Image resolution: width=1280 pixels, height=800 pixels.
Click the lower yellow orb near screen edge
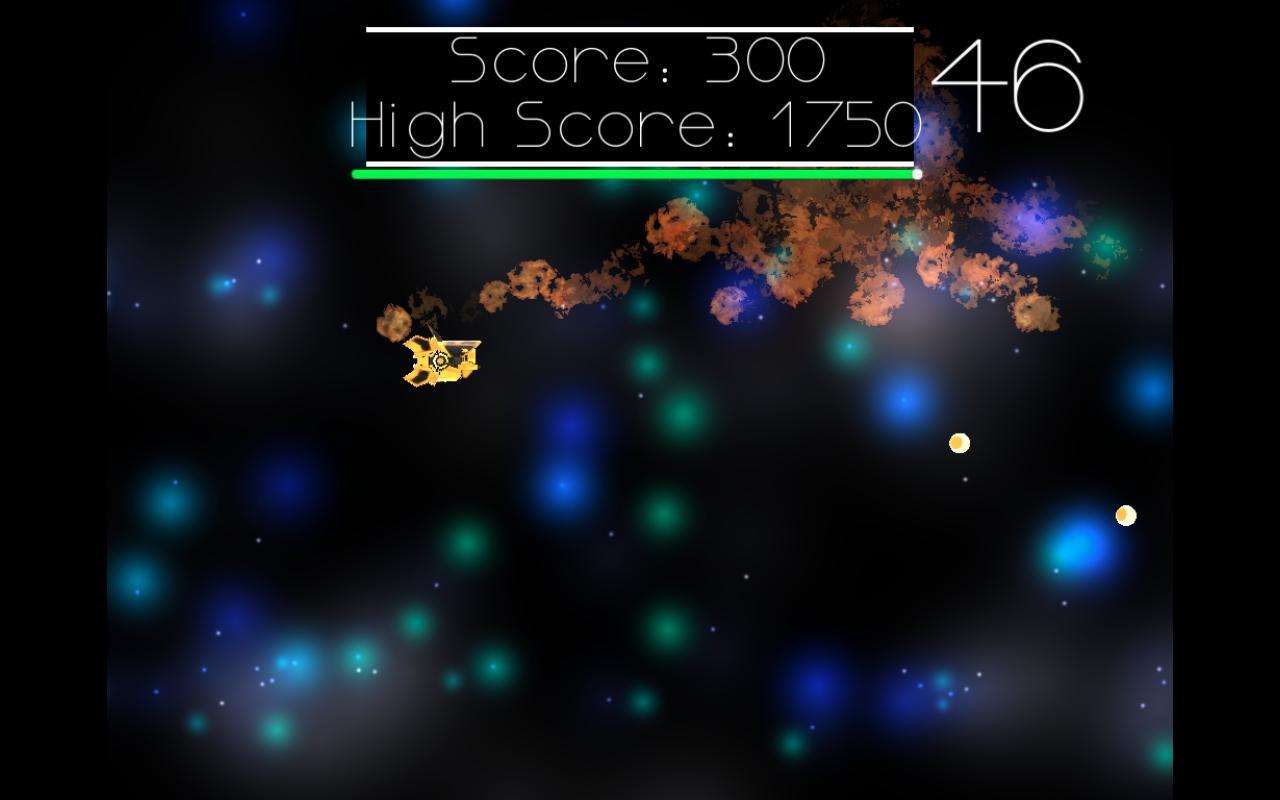(x=1124, y=515)
